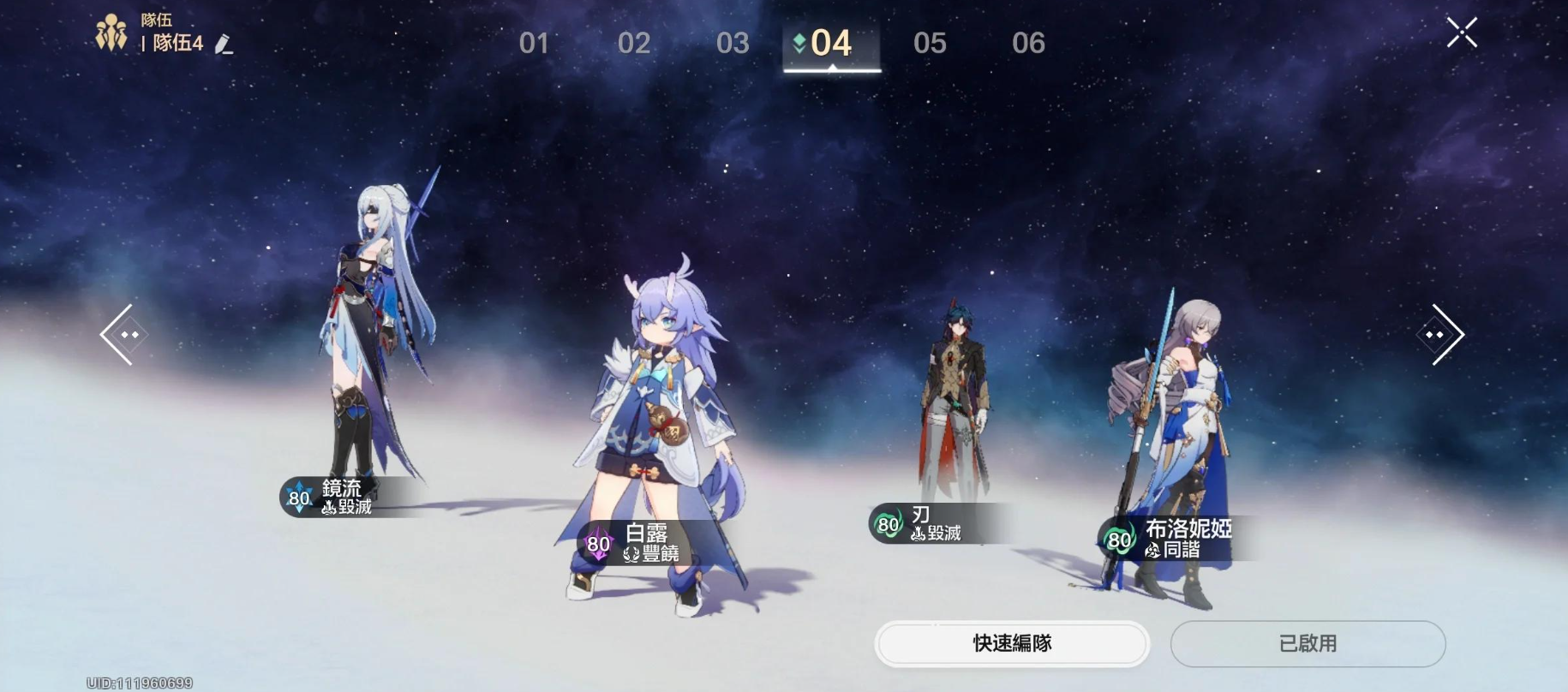Click the level 80 badge on 刃
Image resolution: width=1568 pixels, height=692 pixels.
pos(887,525)
